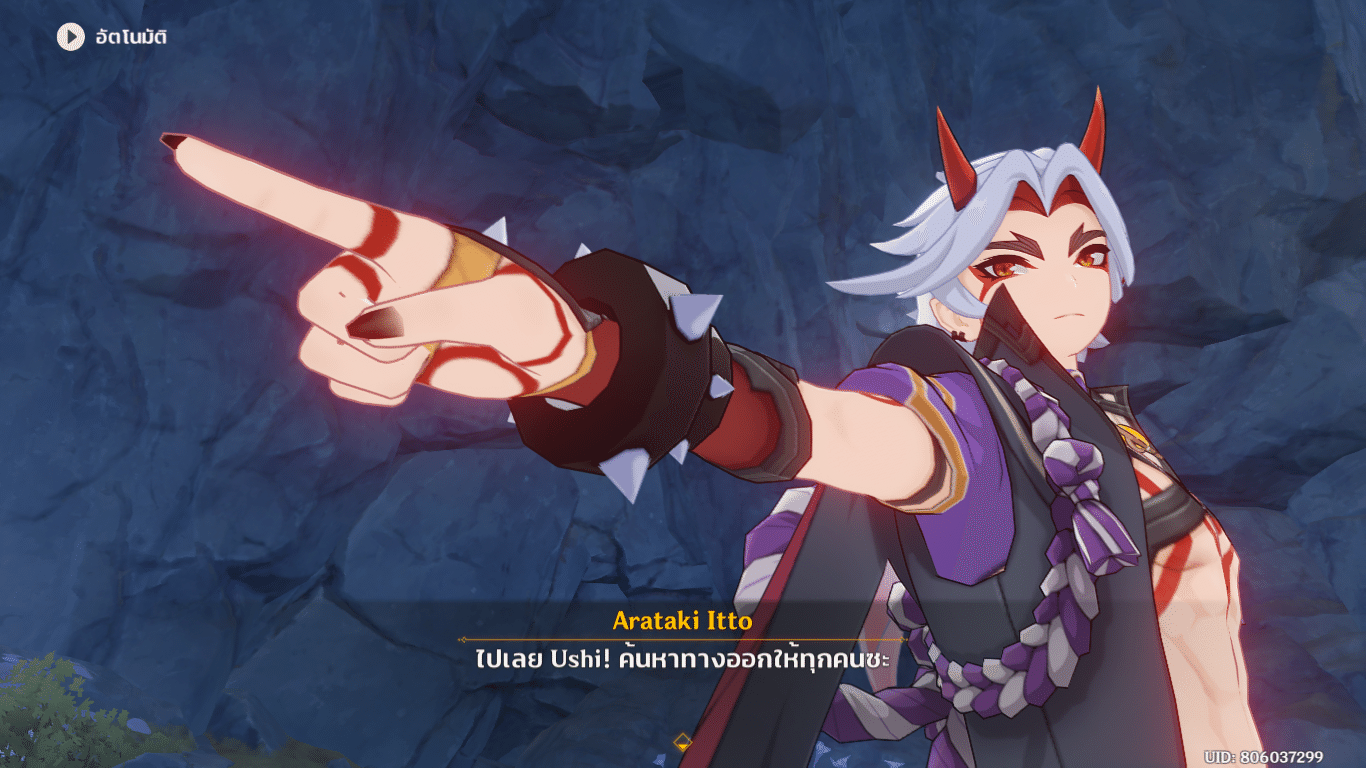1366x768 pixels.
Task: Select the speaker name Arataki Itto
Action: point(682,622)
